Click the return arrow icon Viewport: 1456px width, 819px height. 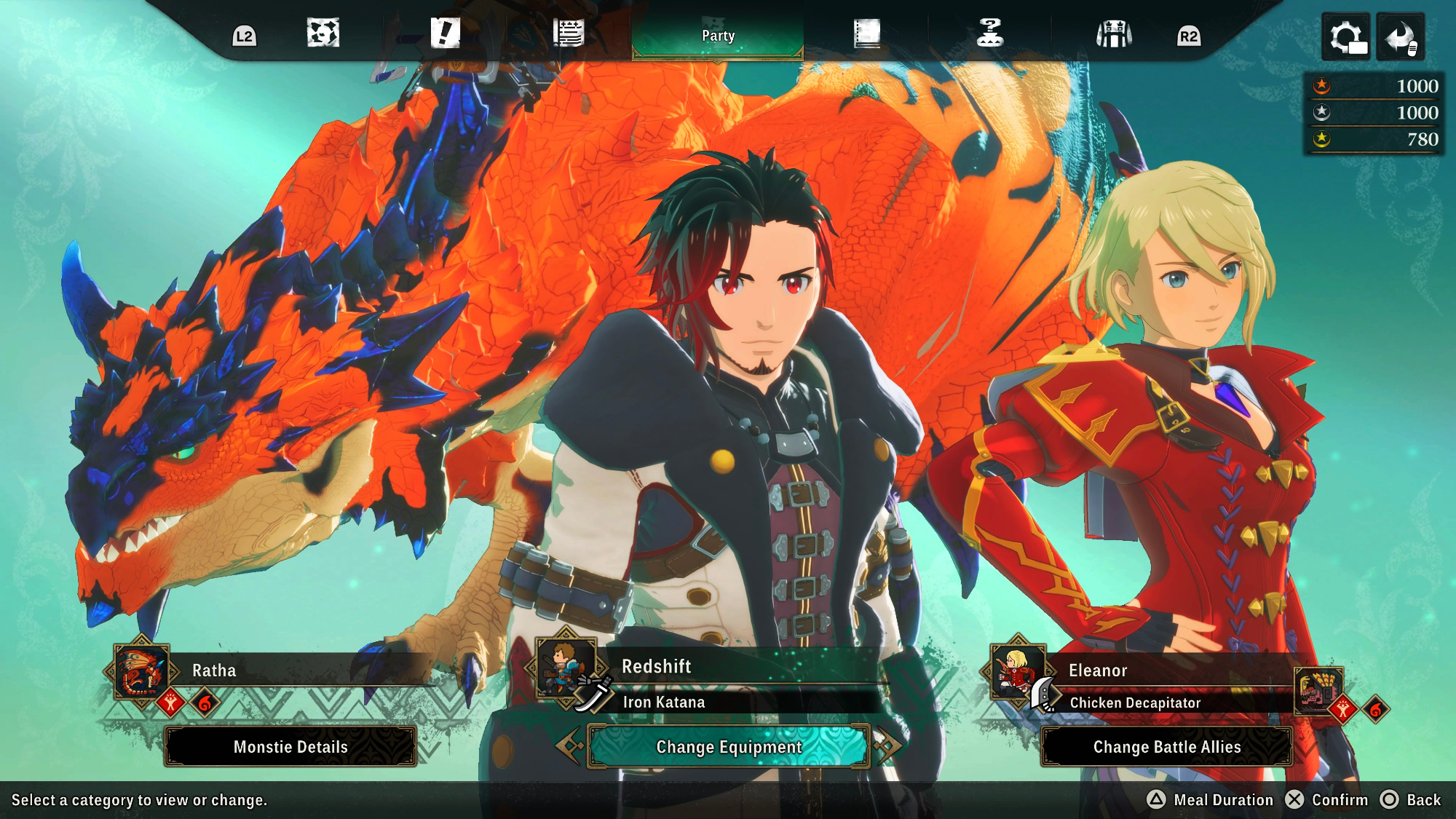[x=1401, y=36]
